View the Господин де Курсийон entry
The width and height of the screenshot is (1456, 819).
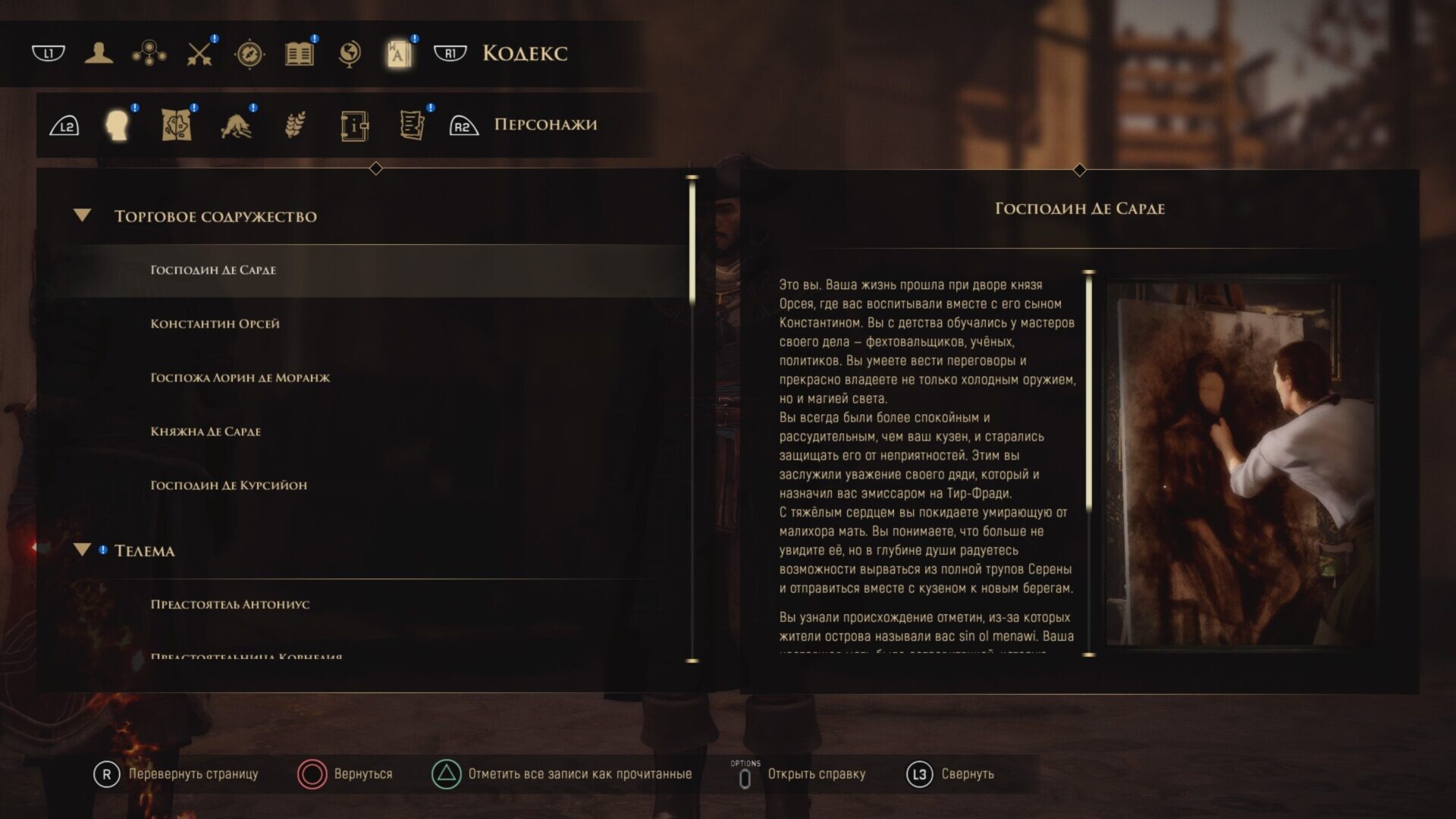tap(228, 485)
